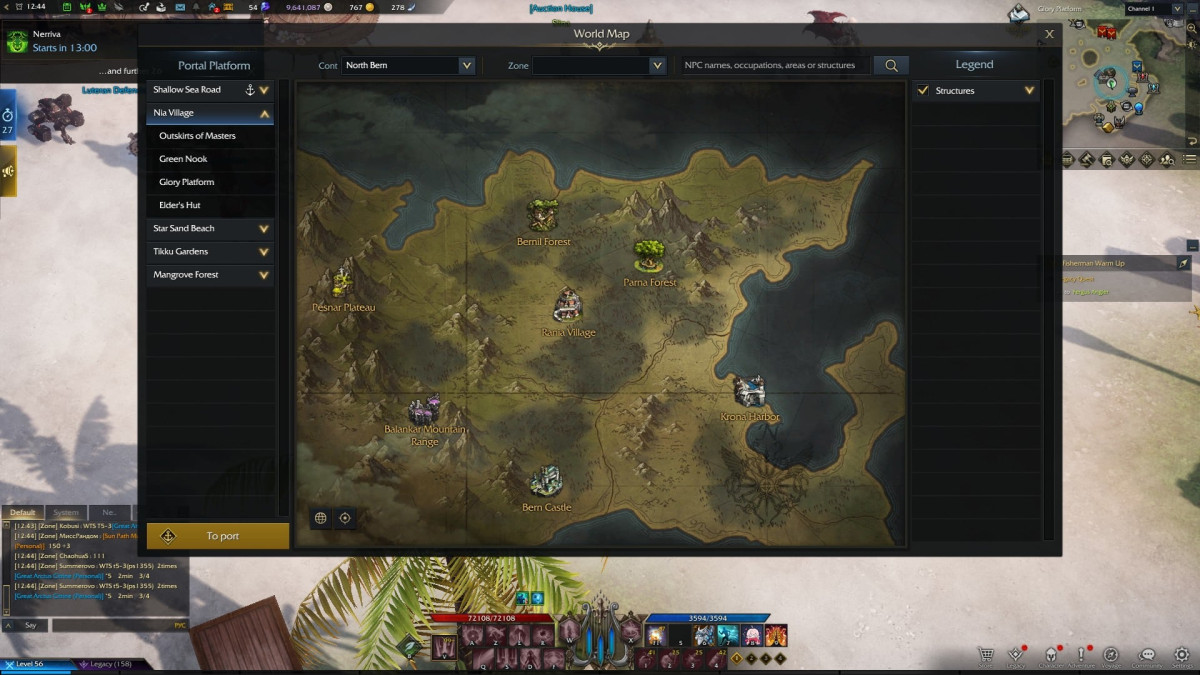Expand the Mangrove Forest entry

point(264,275)
